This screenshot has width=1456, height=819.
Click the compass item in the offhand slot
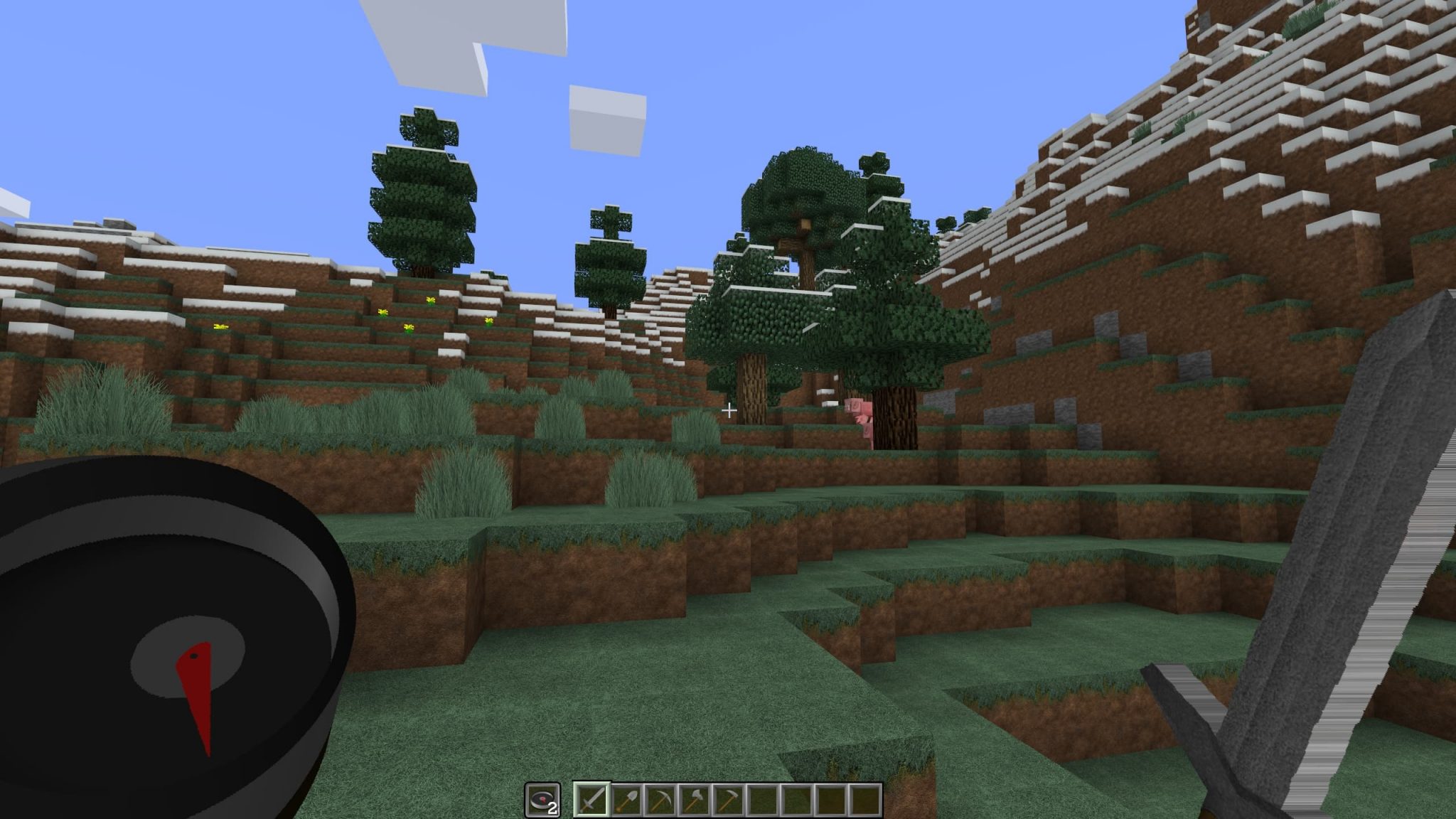(544, 798)
